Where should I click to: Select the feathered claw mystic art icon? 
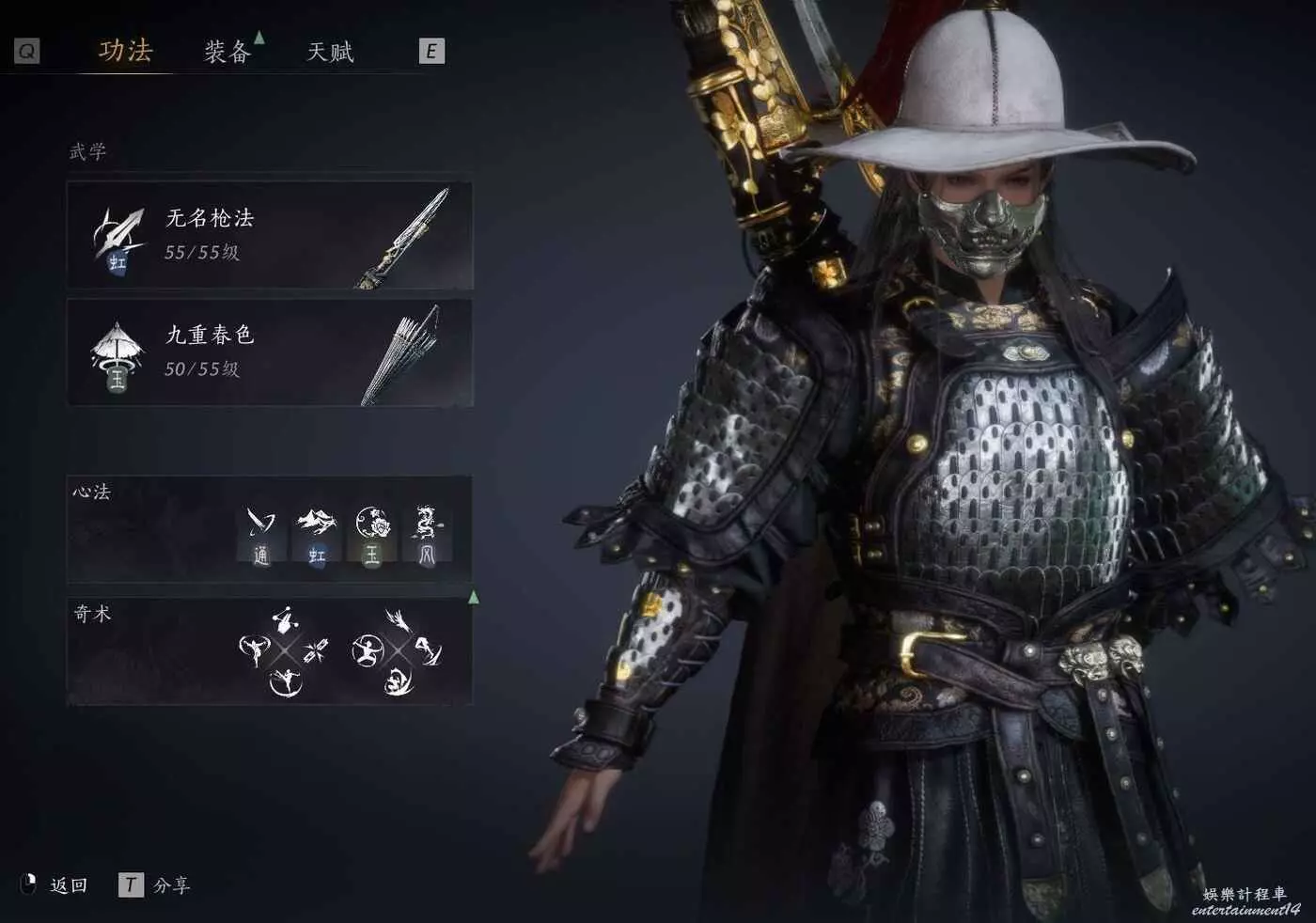(x=397, y=619)
